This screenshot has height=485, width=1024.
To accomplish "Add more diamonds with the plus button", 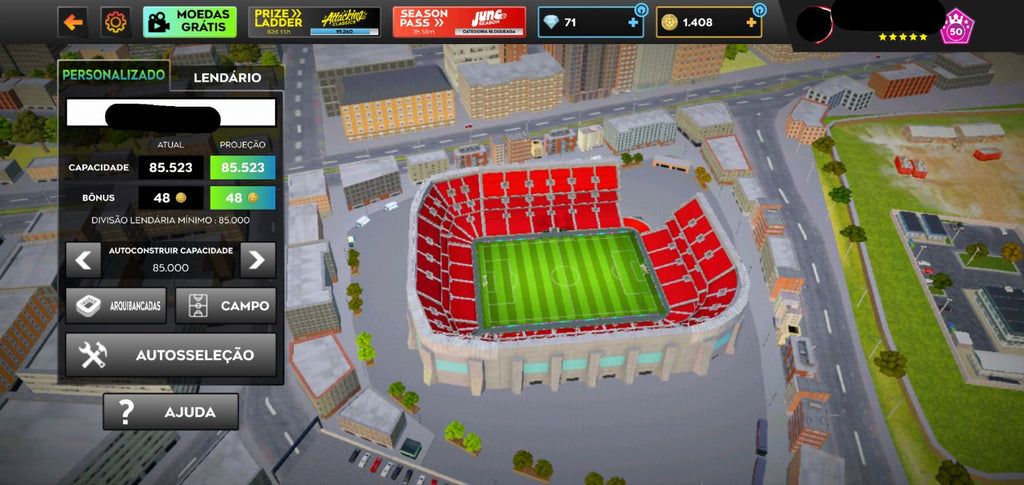I will click(x=632, y=22).
